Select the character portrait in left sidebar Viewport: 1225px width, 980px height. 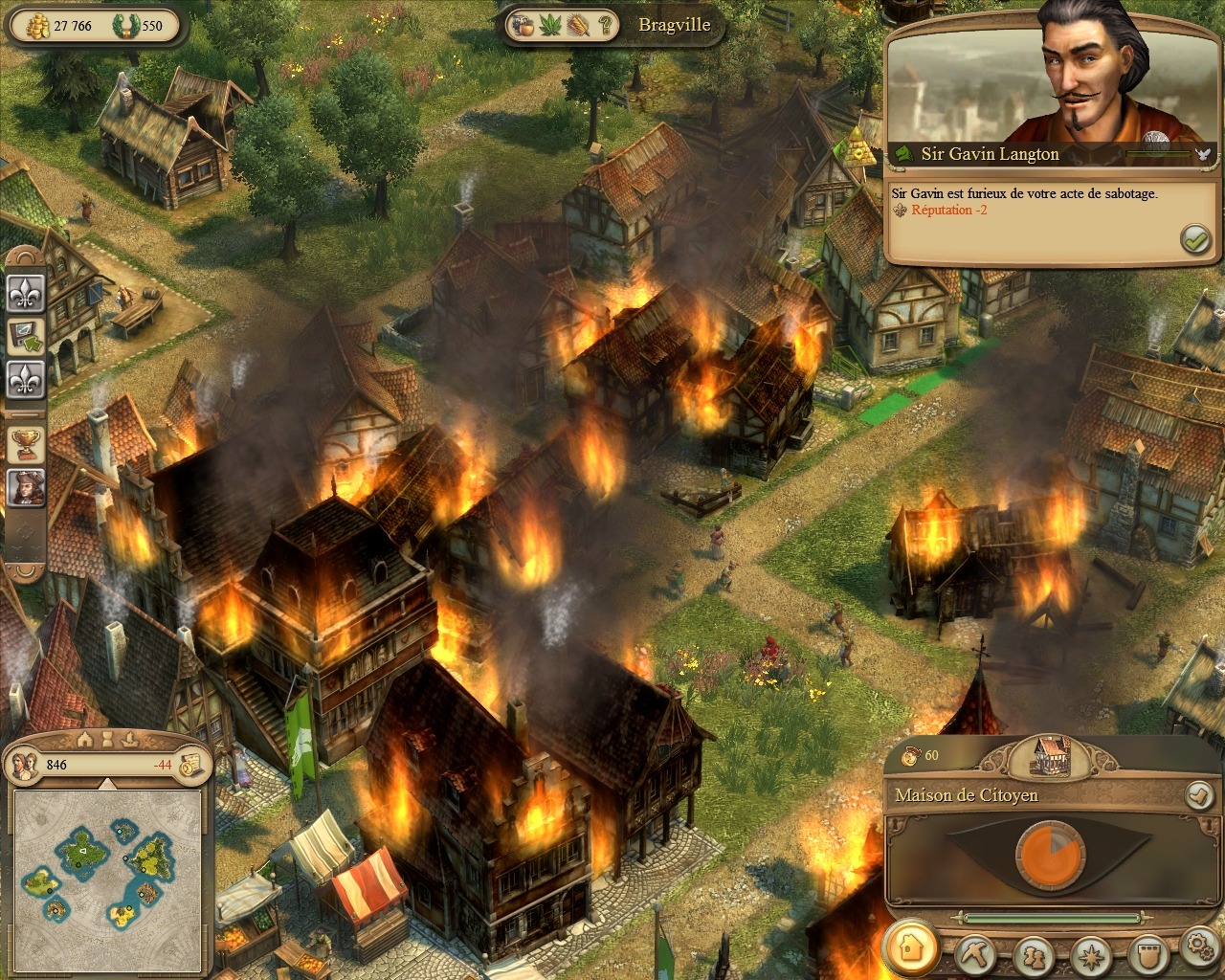point(26,487)
